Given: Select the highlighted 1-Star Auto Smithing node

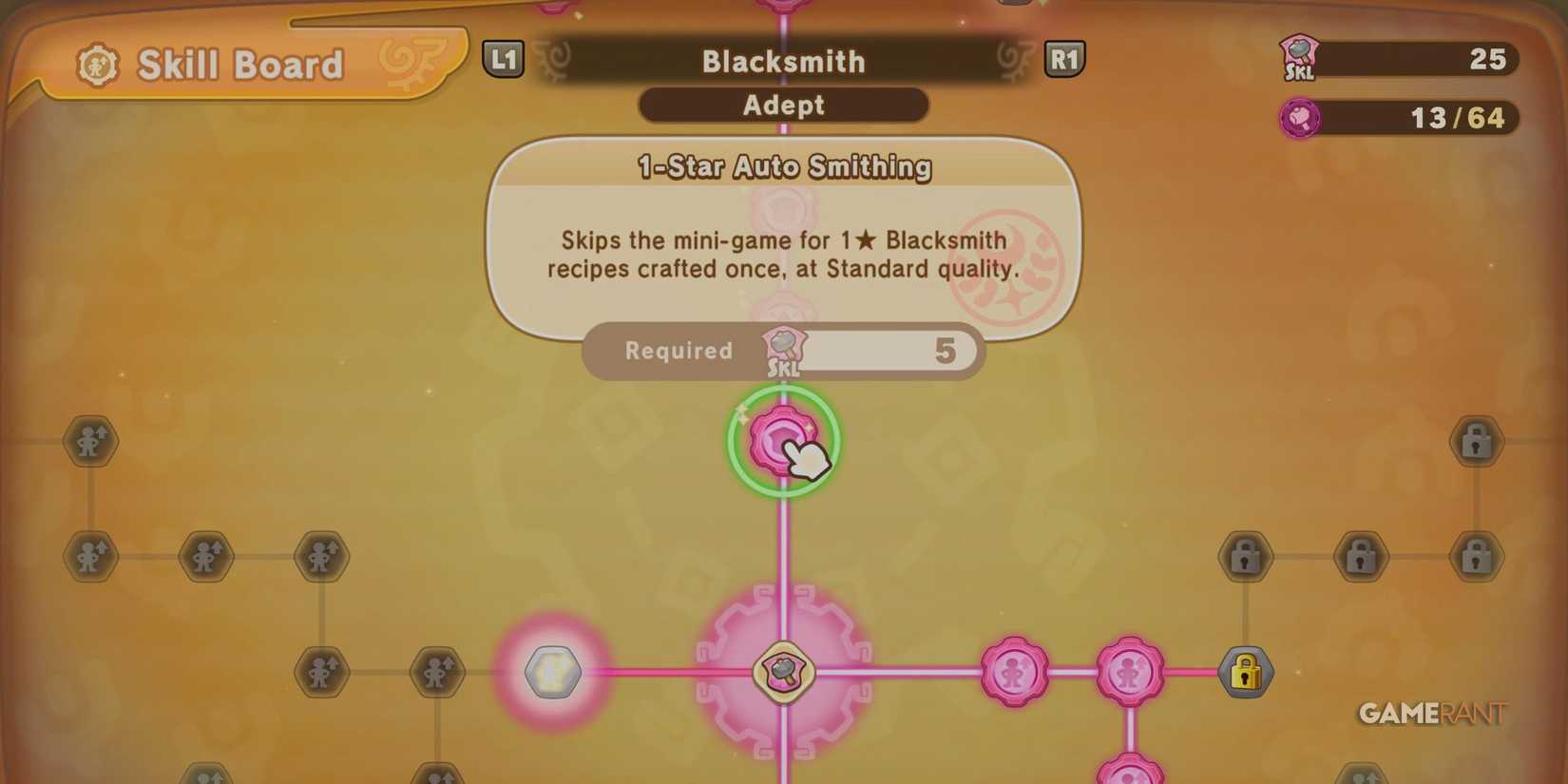Looking at the screenshot, I should [782, 439].
